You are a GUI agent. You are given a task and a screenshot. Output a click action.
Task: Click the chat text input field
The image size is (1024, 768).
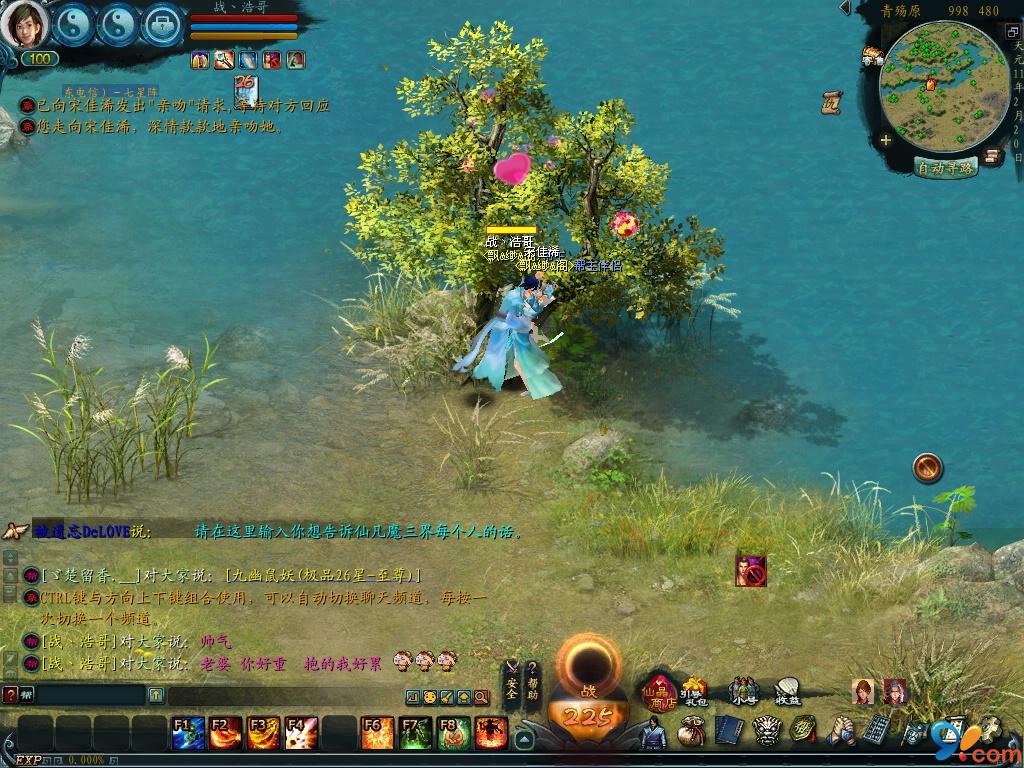[x=85, y=694]
